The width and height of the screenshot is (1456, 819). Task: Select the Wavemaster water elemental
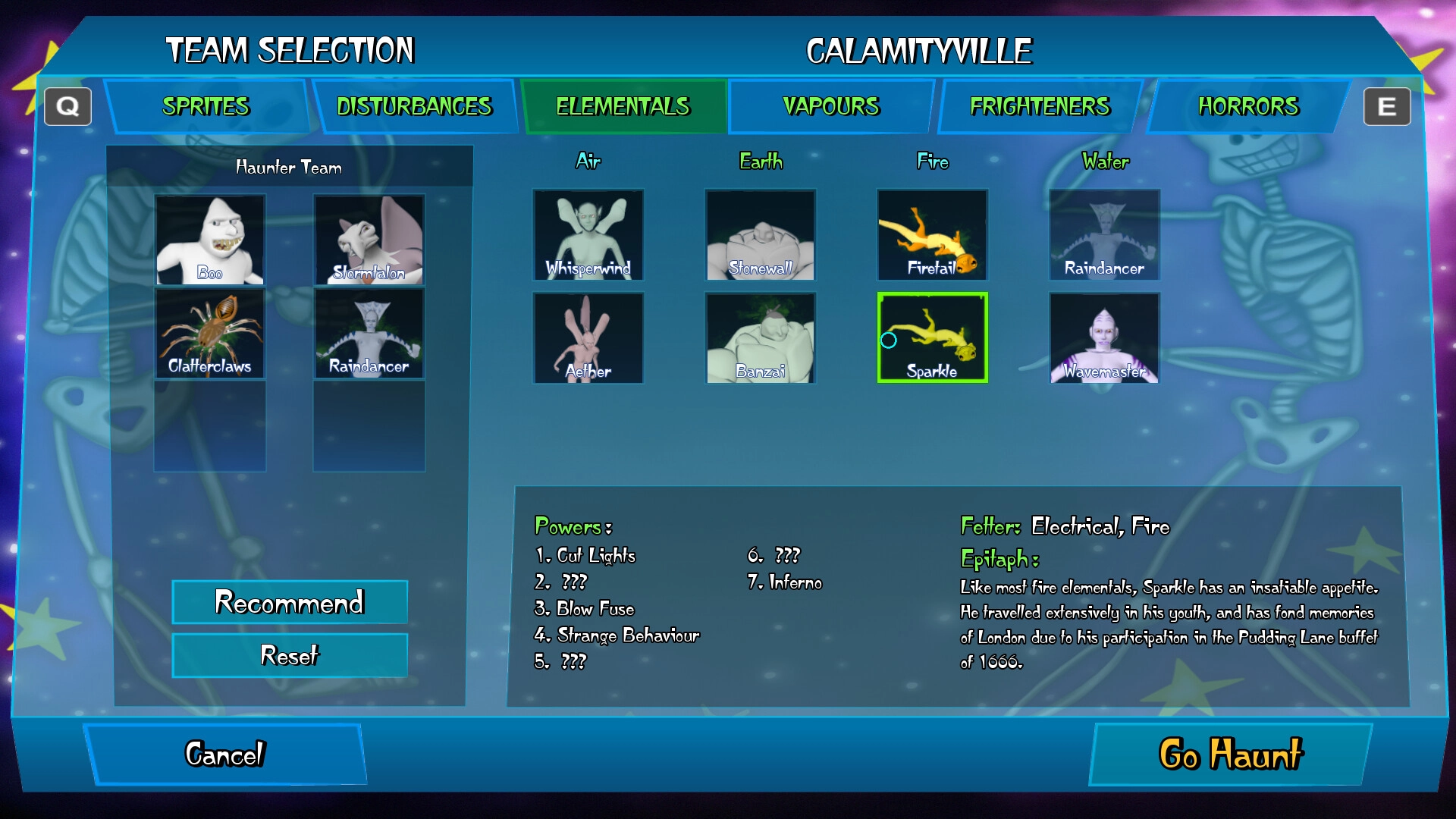pyautogui.click(x=1104, y=338)
